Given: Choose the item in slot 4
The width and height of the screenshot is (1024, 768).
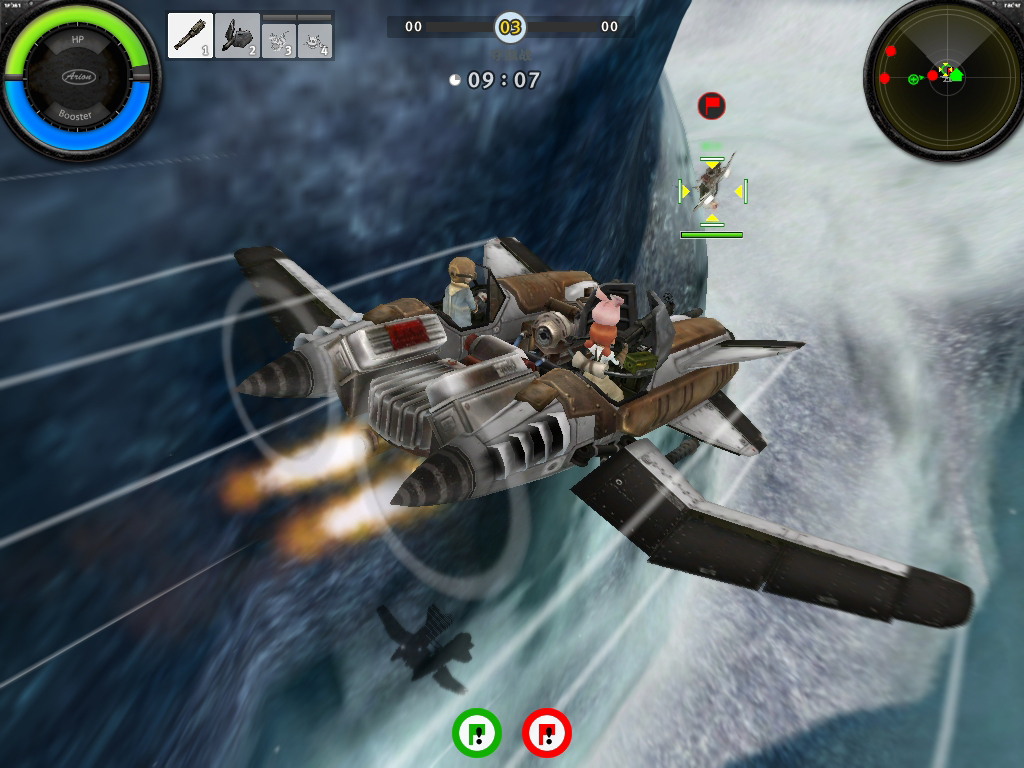Looking at the screenshot, I should pos(315,40).
